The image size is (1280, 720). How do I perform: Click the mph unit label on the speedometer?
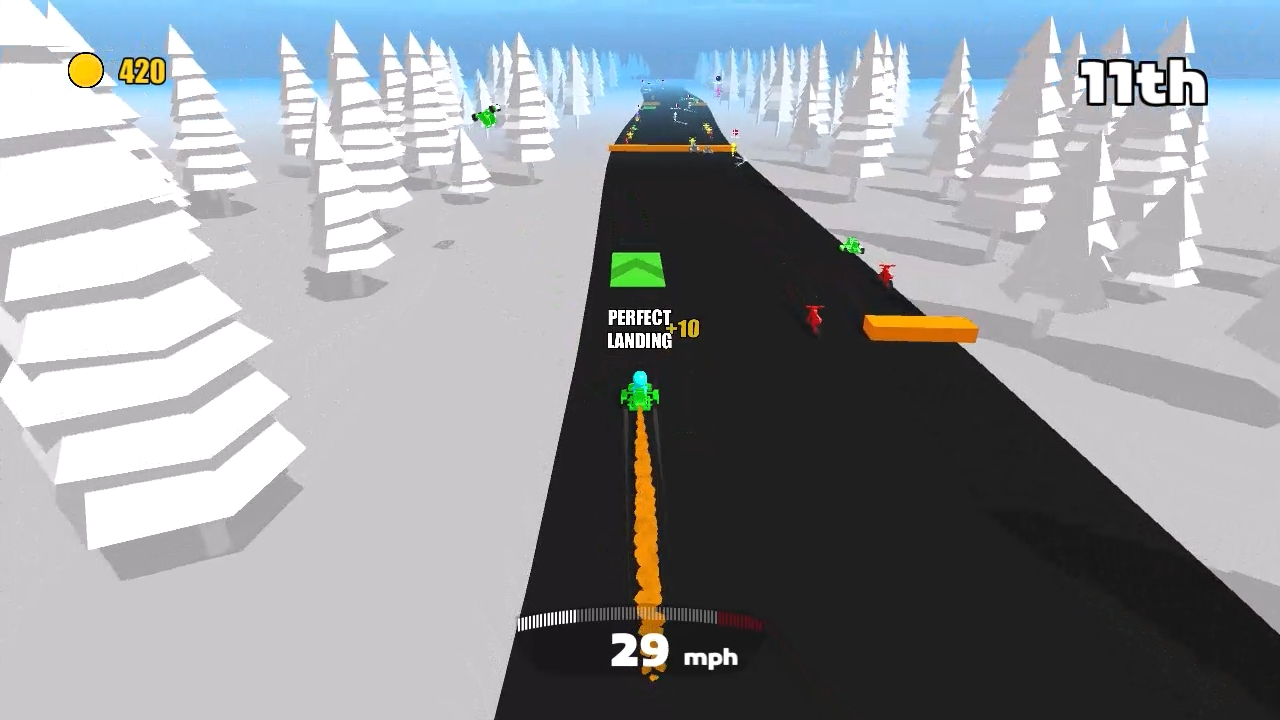(x=709, y=657)
